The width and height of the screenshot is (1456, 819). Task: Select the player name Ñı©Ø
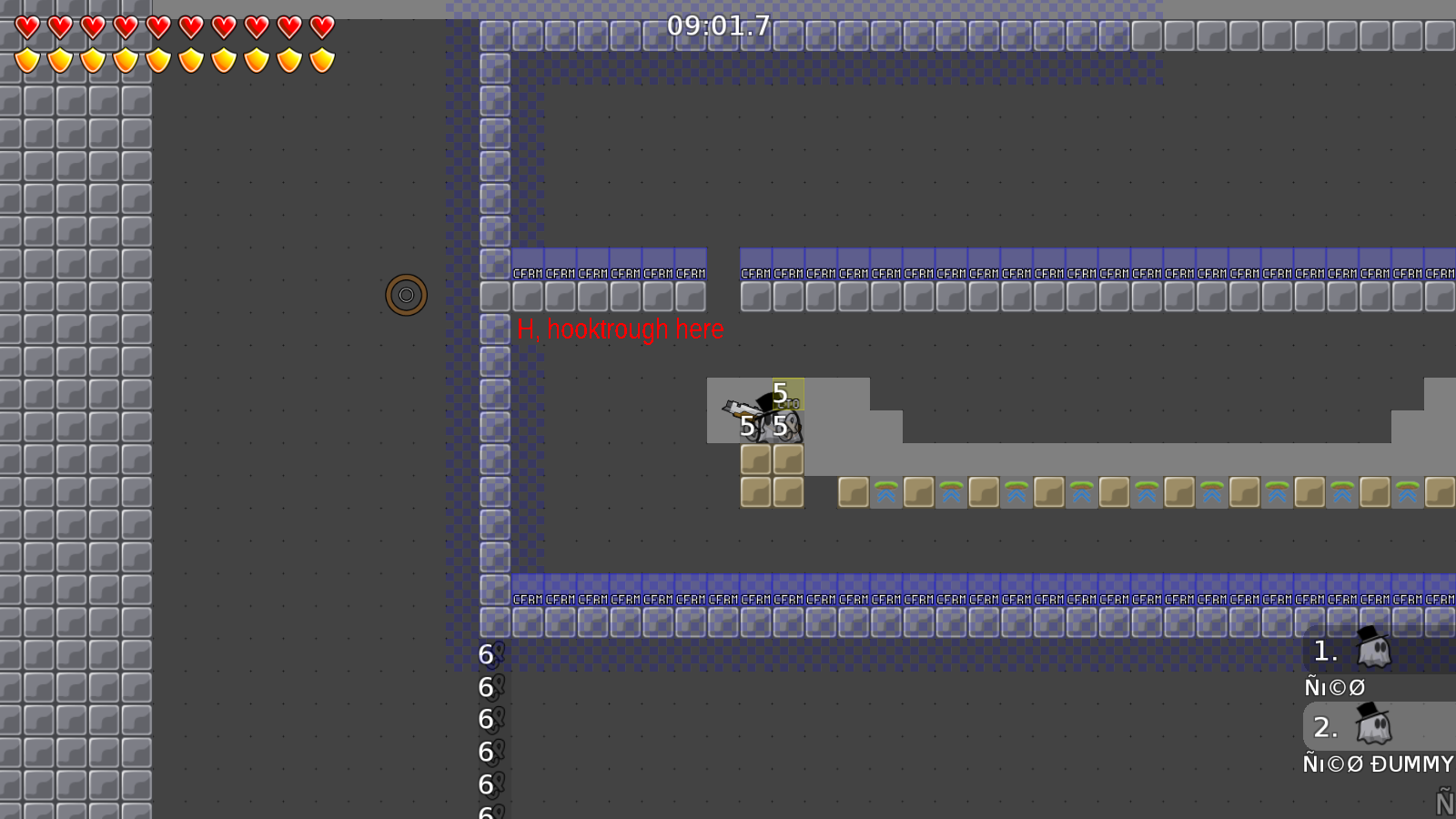pos(1334,687)
